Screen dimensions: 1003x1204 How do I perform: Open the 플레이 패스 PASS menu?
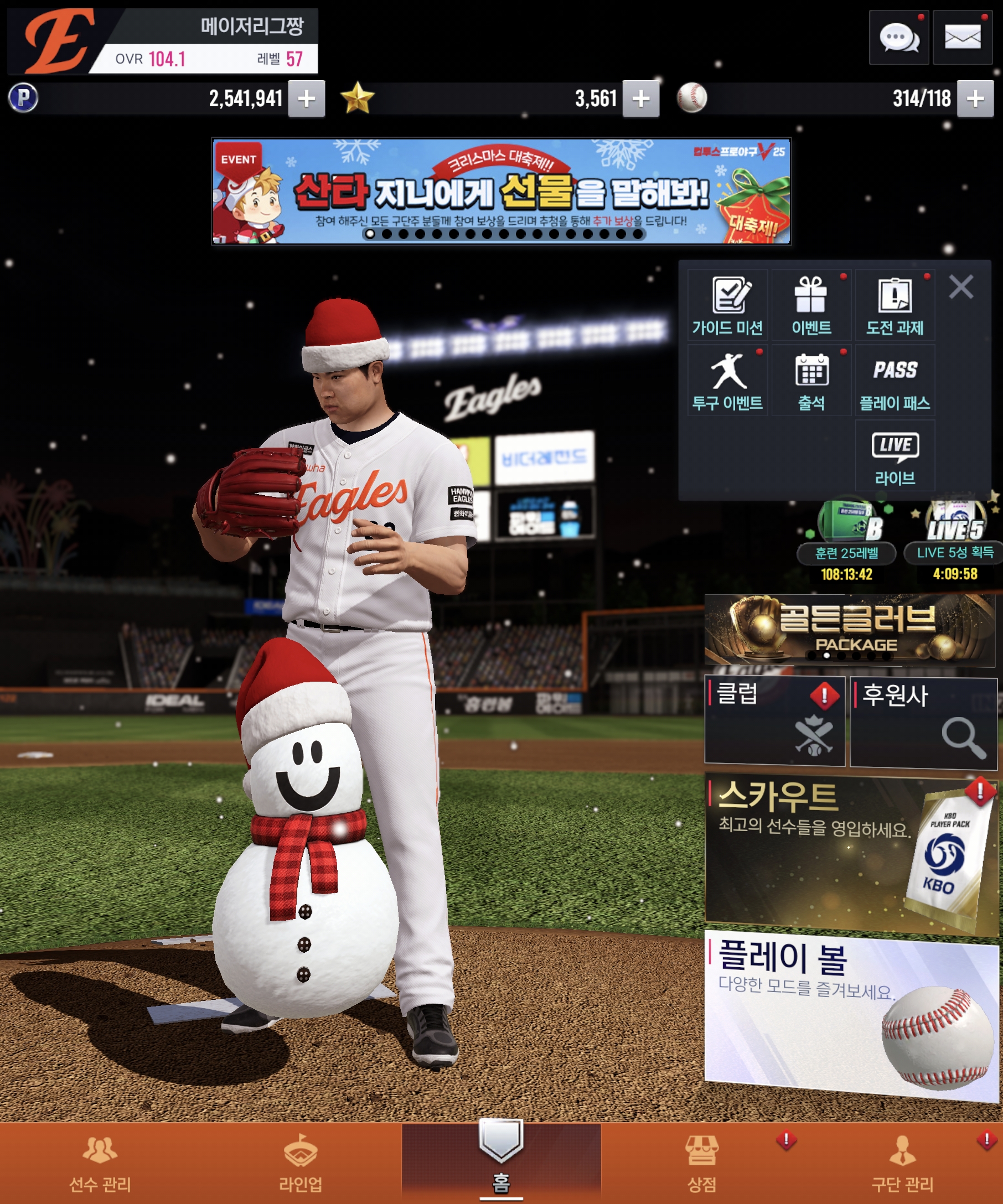tap(895, 381)
